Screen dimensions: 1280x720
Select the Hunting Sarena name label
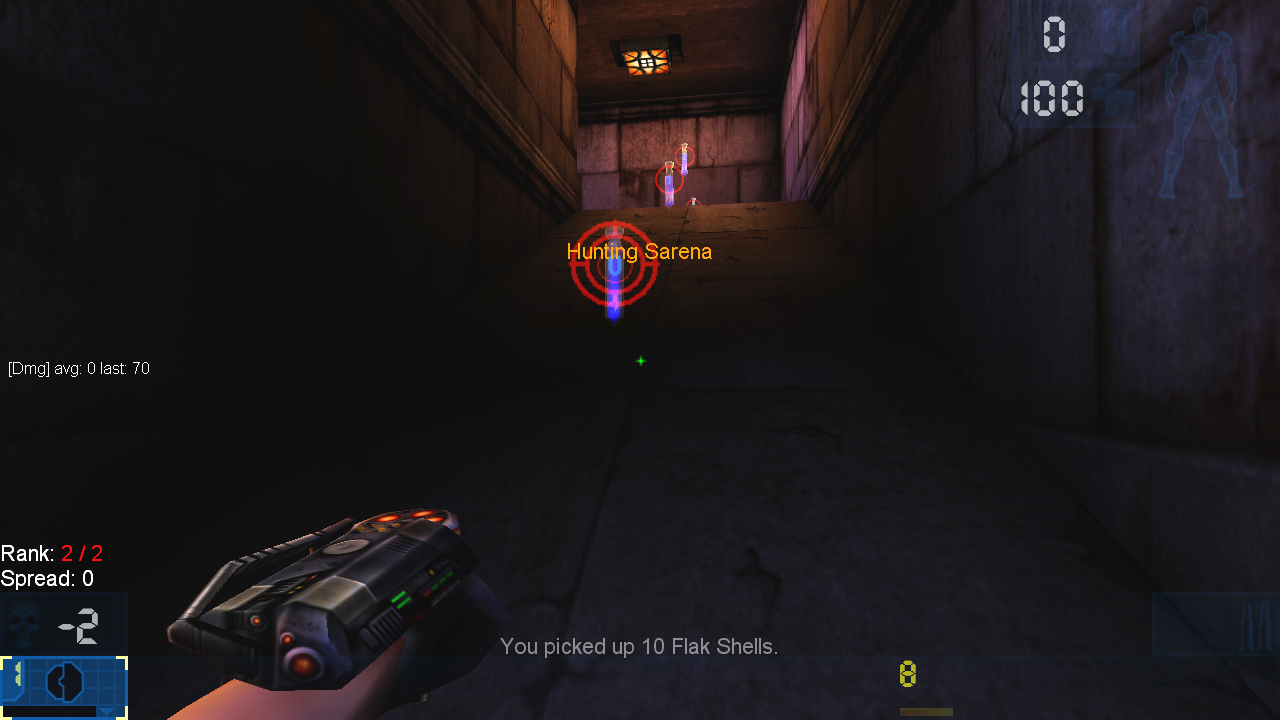[x=639, y=252]
